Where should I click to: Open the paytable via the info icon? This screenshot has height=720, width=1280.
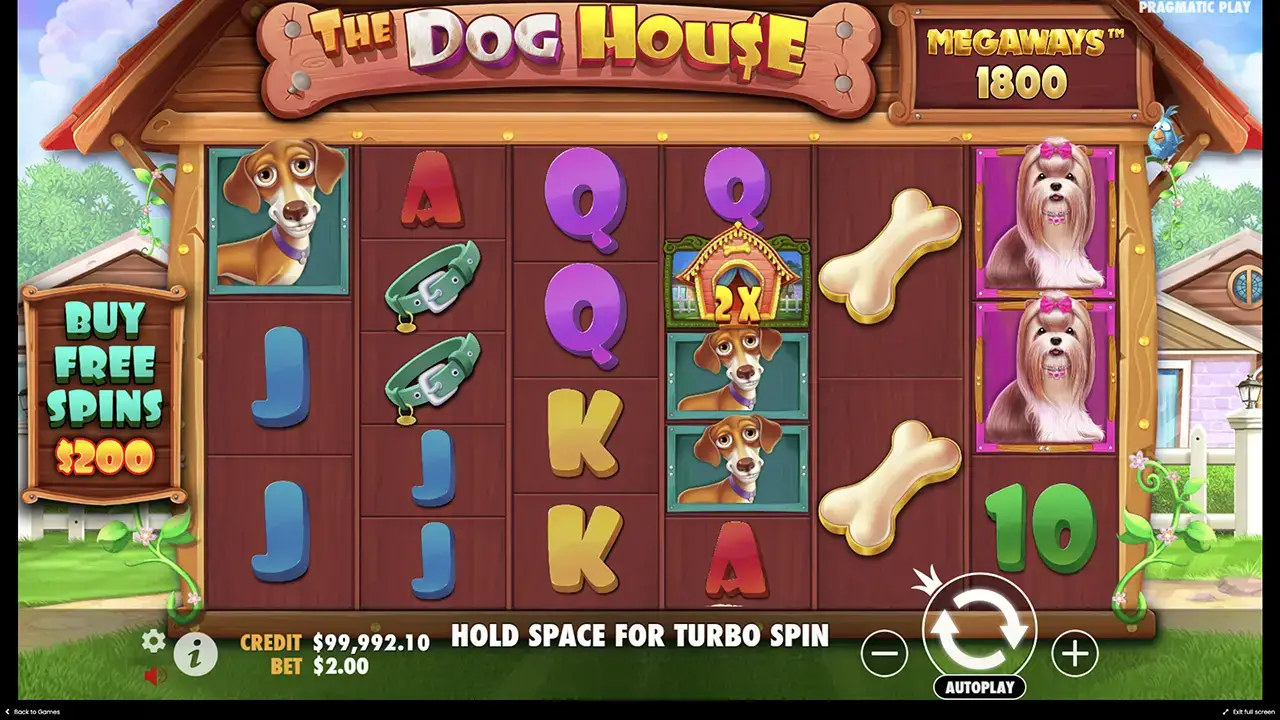[196, 653]
